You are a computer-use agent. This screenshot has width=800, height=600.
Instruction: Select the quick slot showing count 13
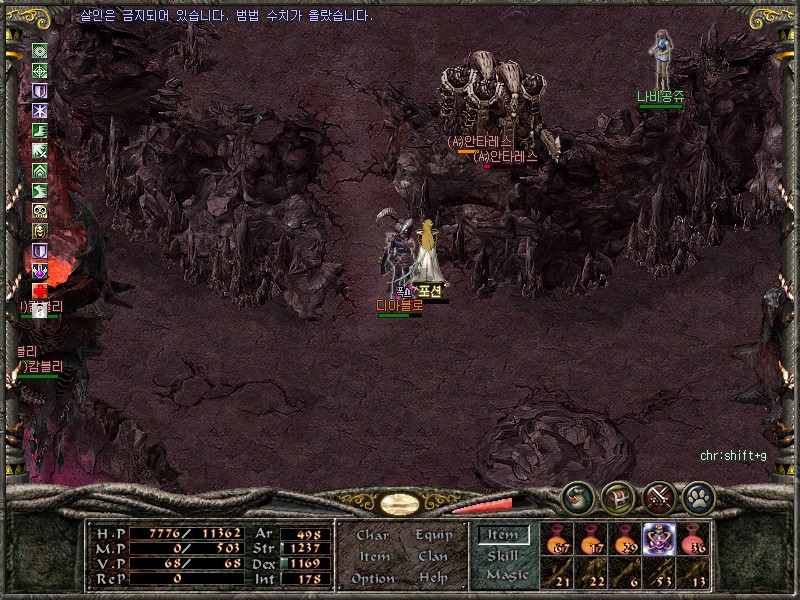click(x=694, y=573)
